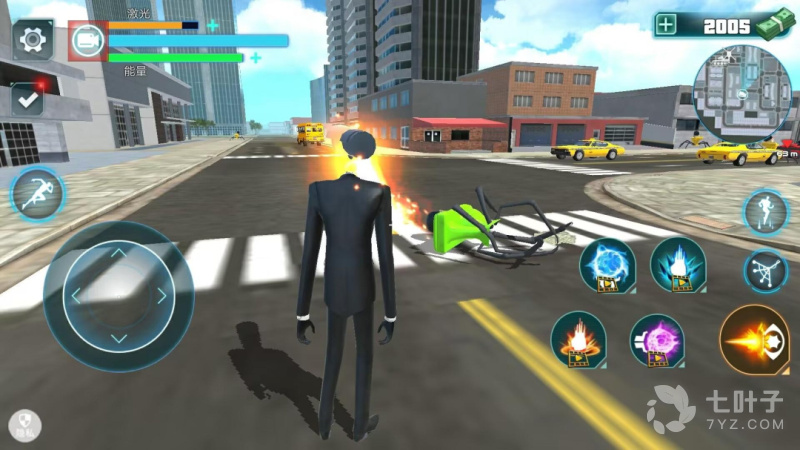
Task: Toggle the camera view button
Action: (x=88, y=40)
